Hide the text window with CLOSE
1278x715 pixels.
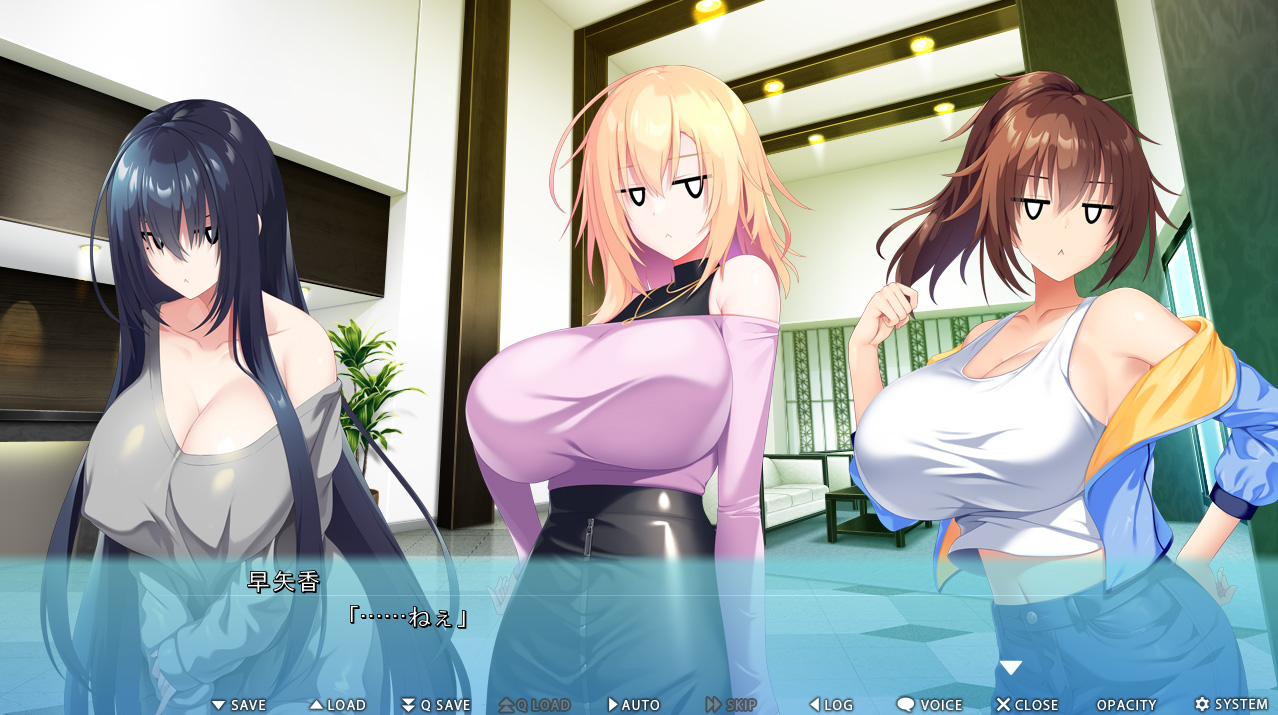(1027, 705)
